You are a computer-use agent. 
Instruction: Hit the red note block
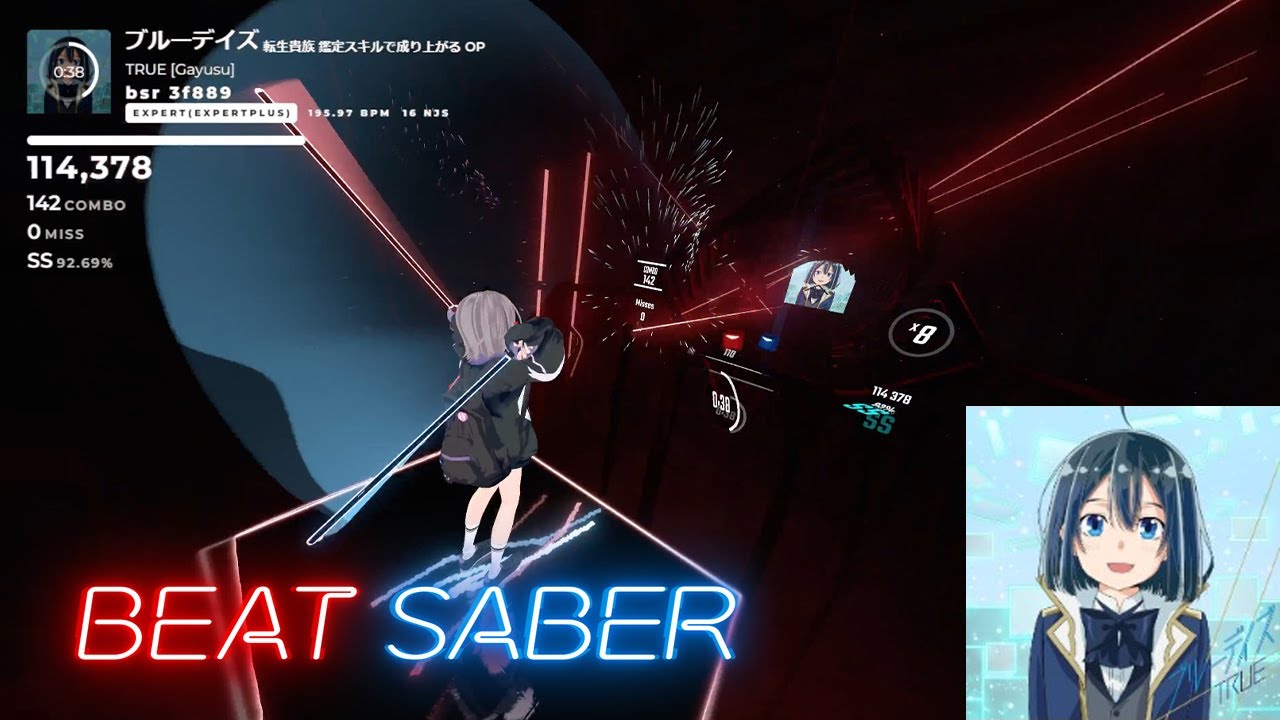coord(732,340)
